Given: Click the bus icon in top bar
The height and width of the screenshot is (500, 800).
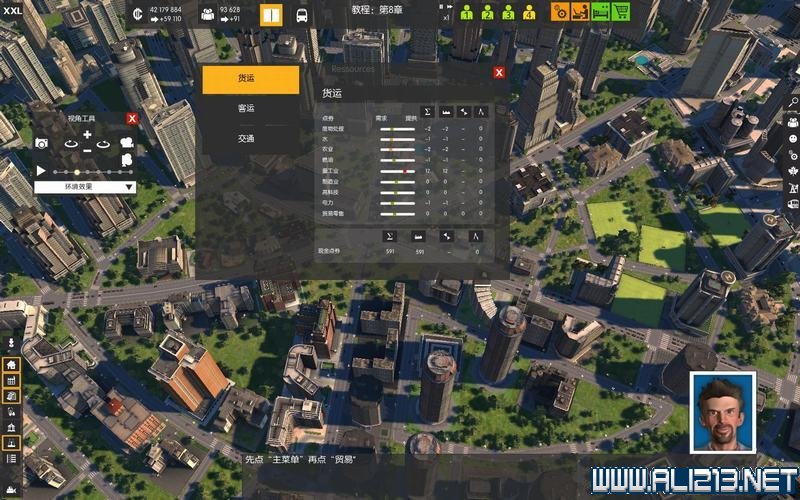Looking at the screenshot, I should [x=301, y=15].
